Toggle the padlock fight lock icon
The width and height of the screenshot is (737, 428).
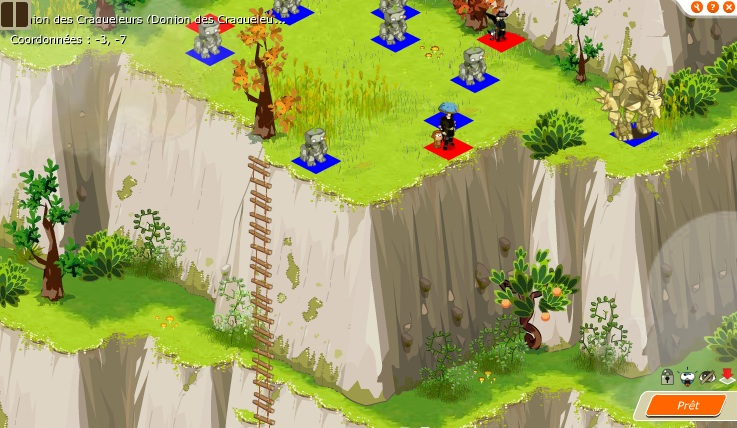(667, 376)
